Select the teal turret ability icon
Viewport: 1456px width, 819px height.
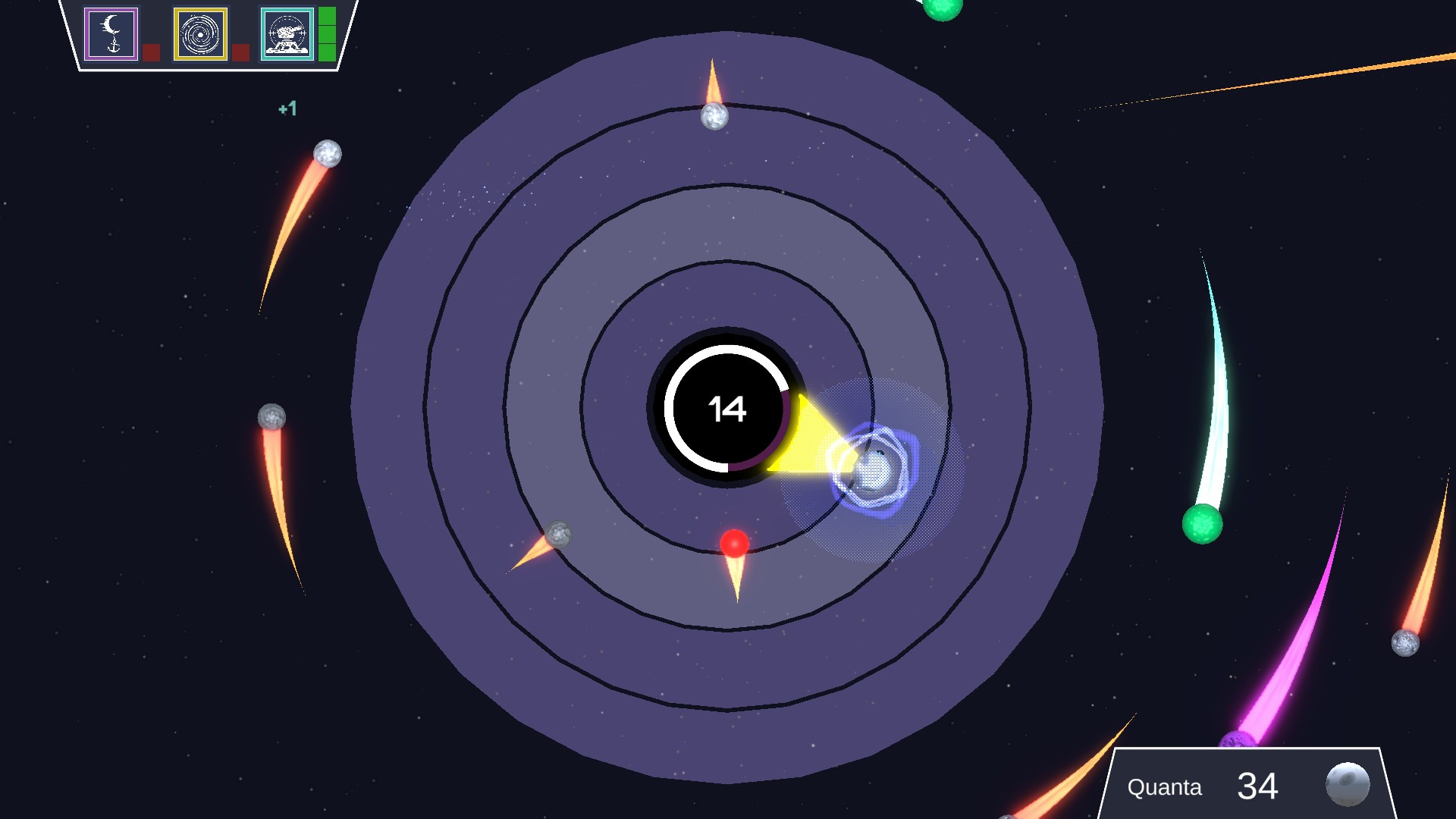pyautogui.click(x=287, y=33)
